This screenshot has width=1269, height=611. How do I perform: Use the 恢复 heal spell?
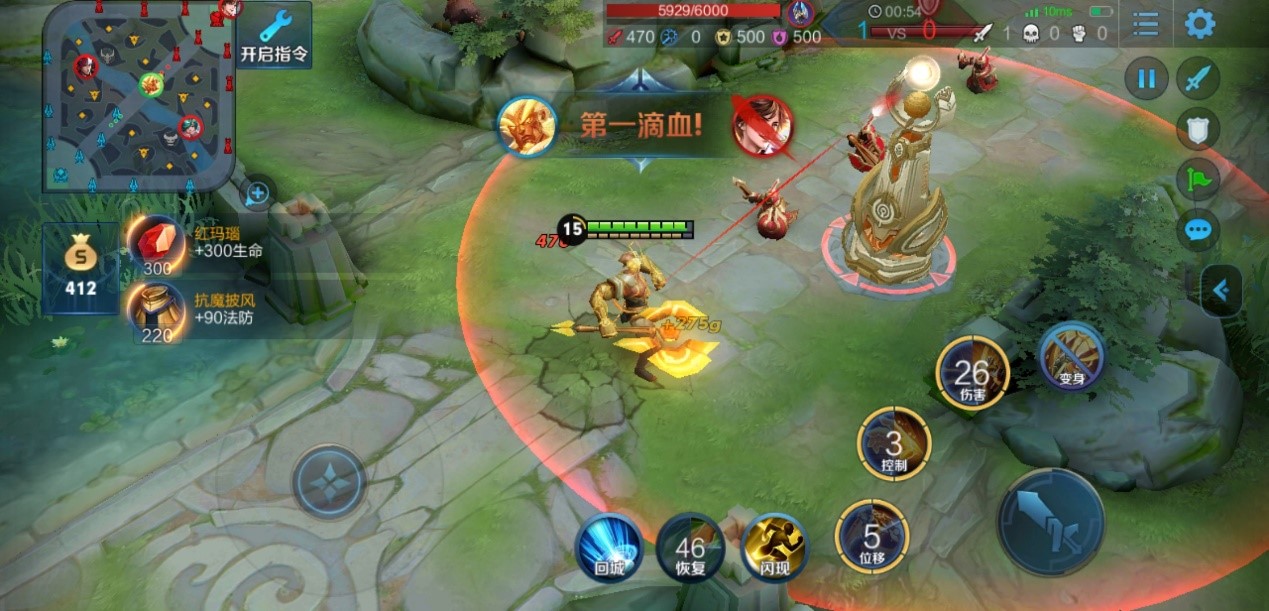tap(690, 546)
